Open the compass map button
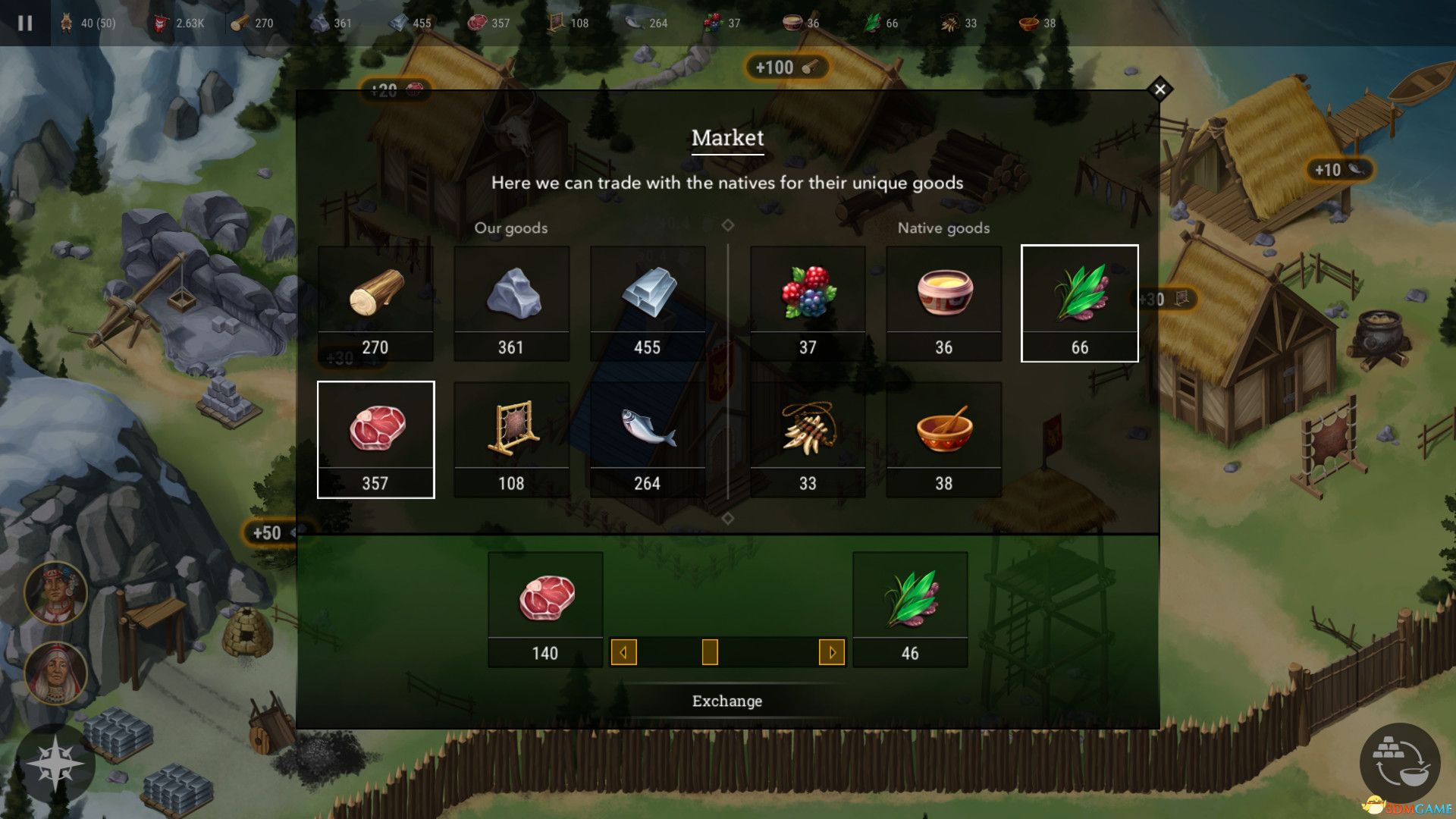1456x819 pixels. point(55,764)
